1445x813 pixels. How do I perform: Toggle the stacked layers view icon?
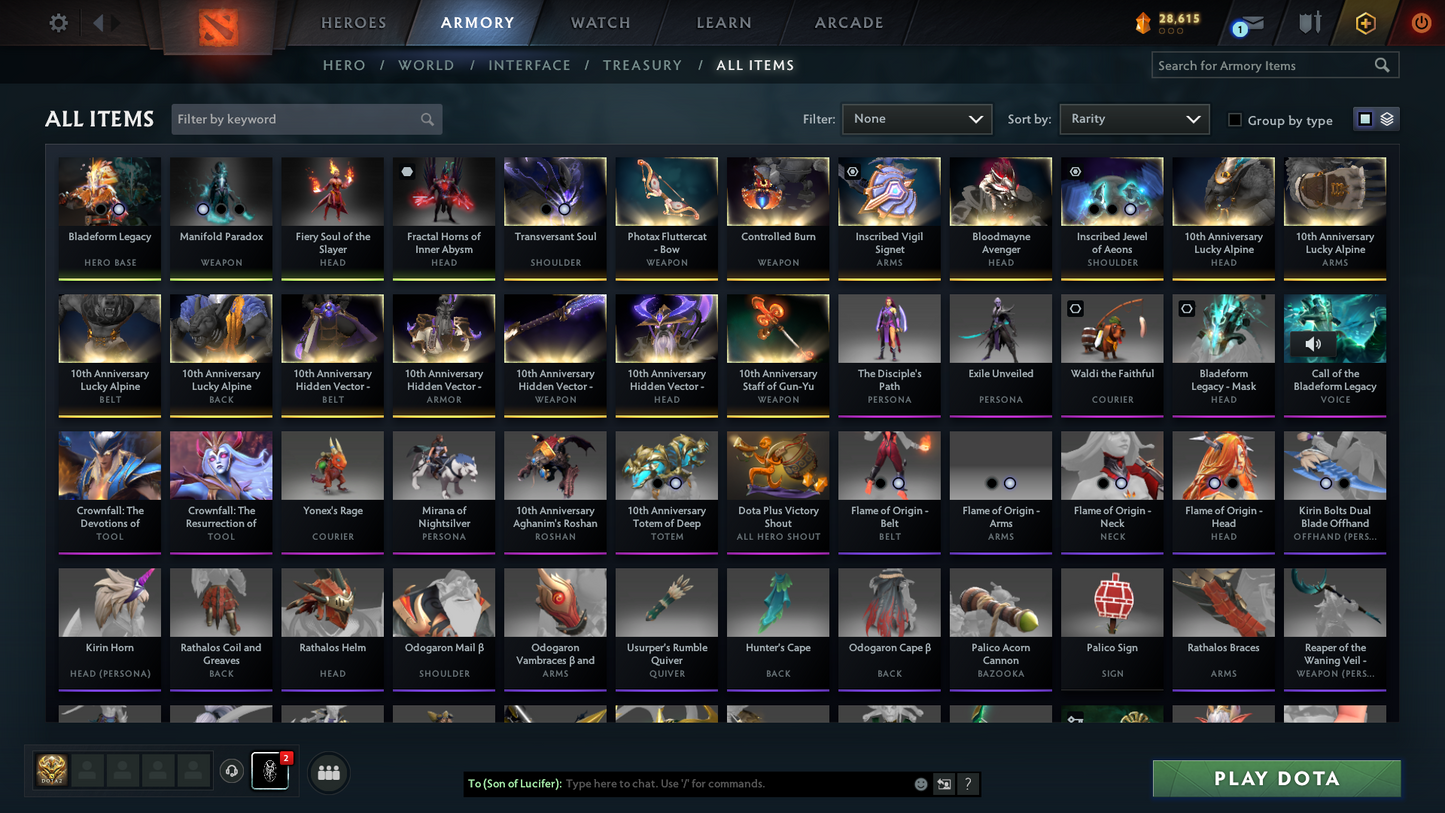click(x=1388, y=118)
